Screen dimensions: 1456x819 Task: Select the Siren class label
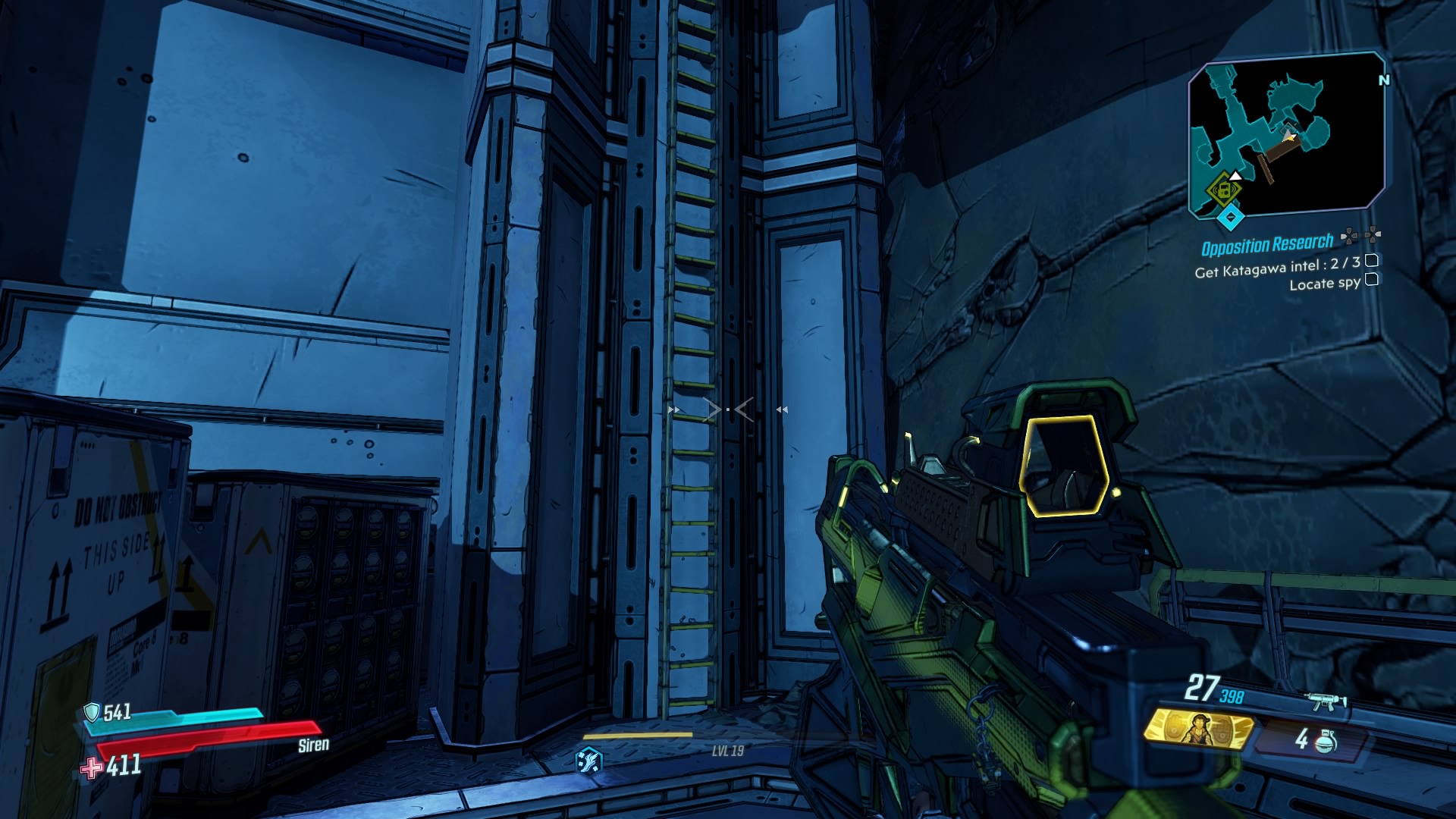pyautogui.click(x=312, y=746)
